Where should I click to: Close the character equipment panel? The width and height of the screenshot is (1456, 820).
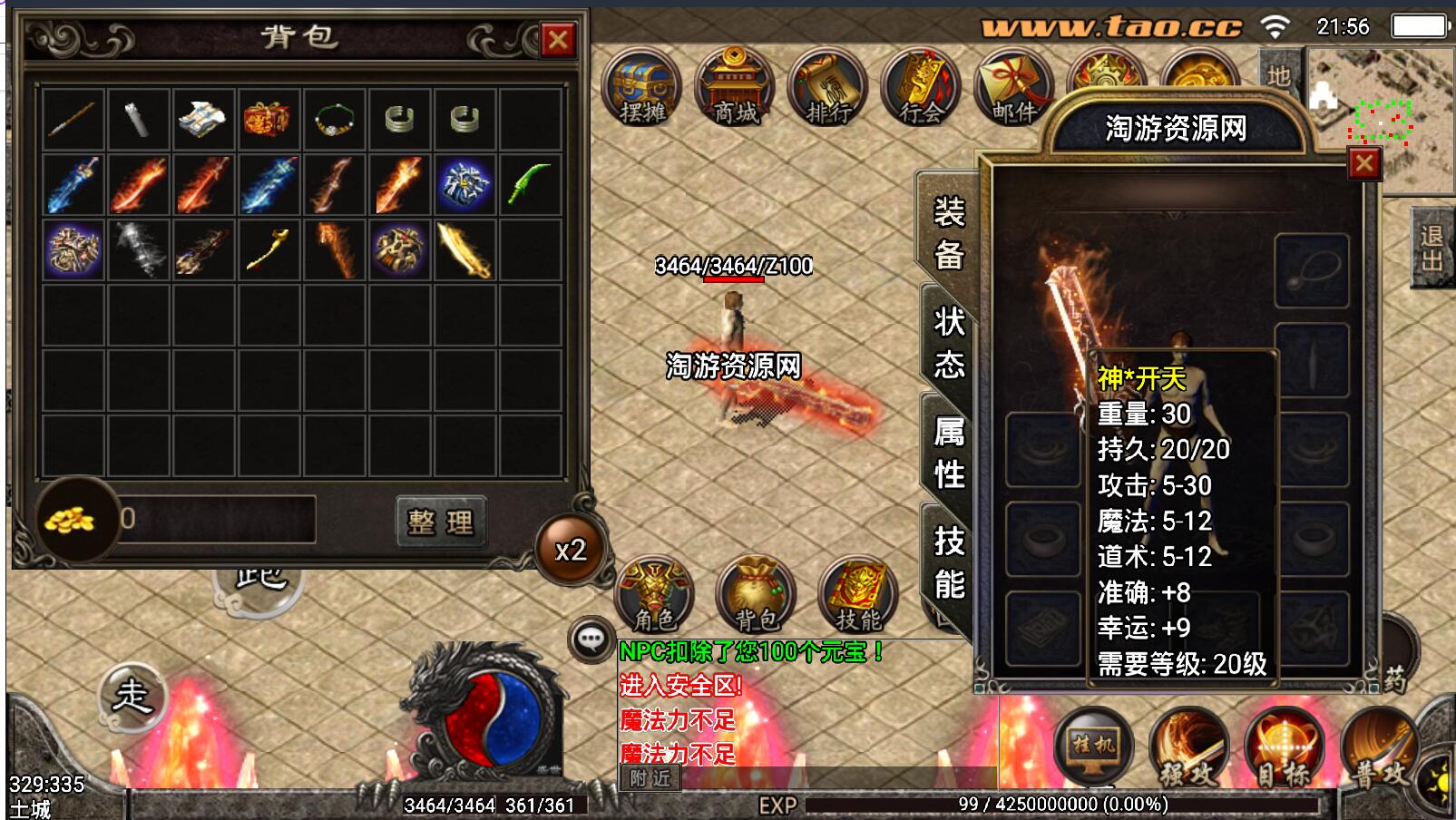[x=1363, y=163]
